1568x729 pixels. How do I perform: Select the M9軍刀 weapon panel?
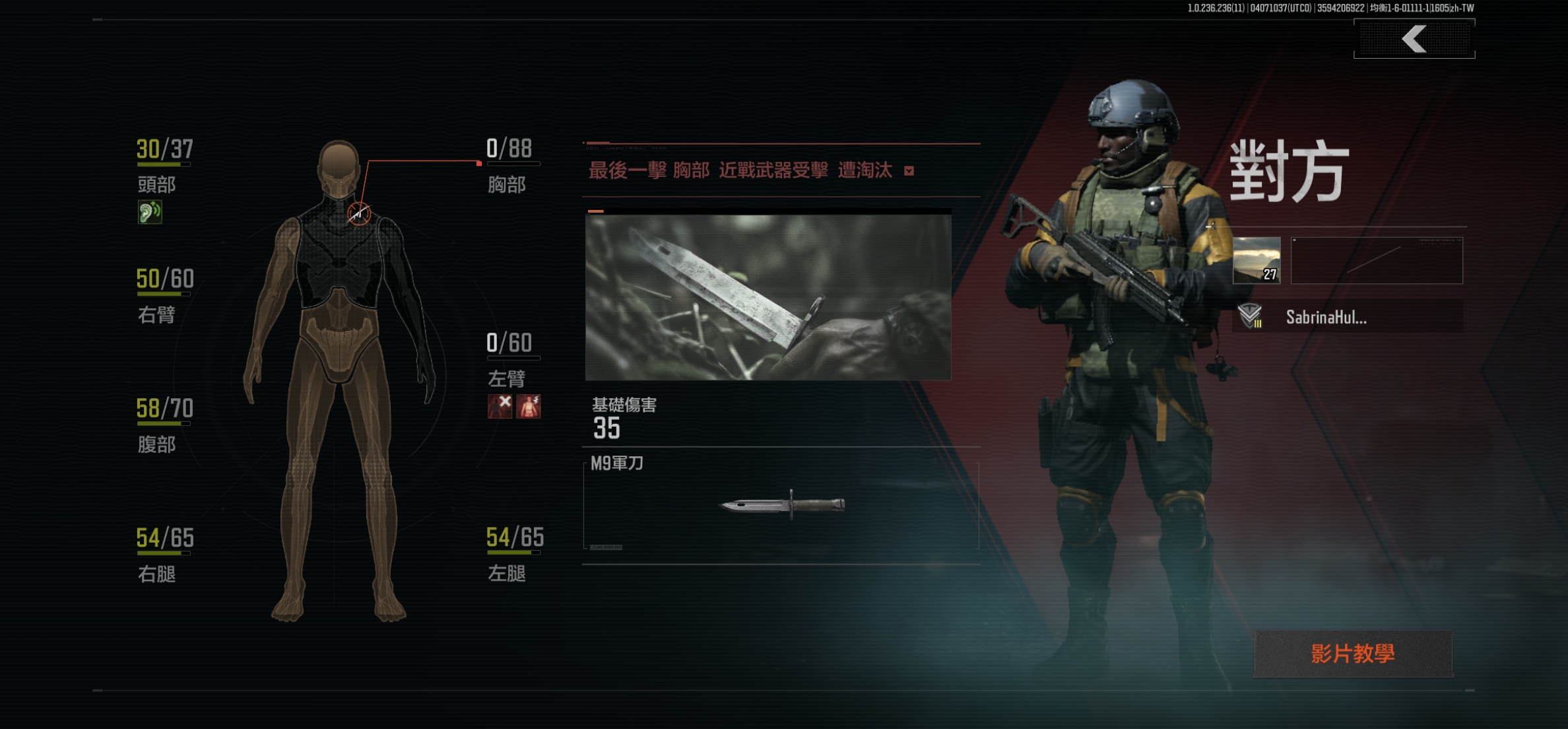tap(781, 505)
